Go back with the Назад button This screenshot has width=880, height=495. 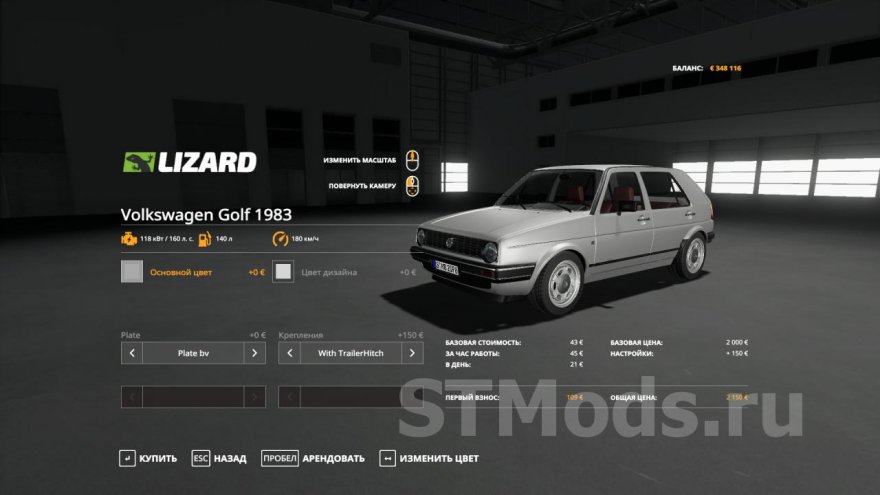(x=219, y=458)
